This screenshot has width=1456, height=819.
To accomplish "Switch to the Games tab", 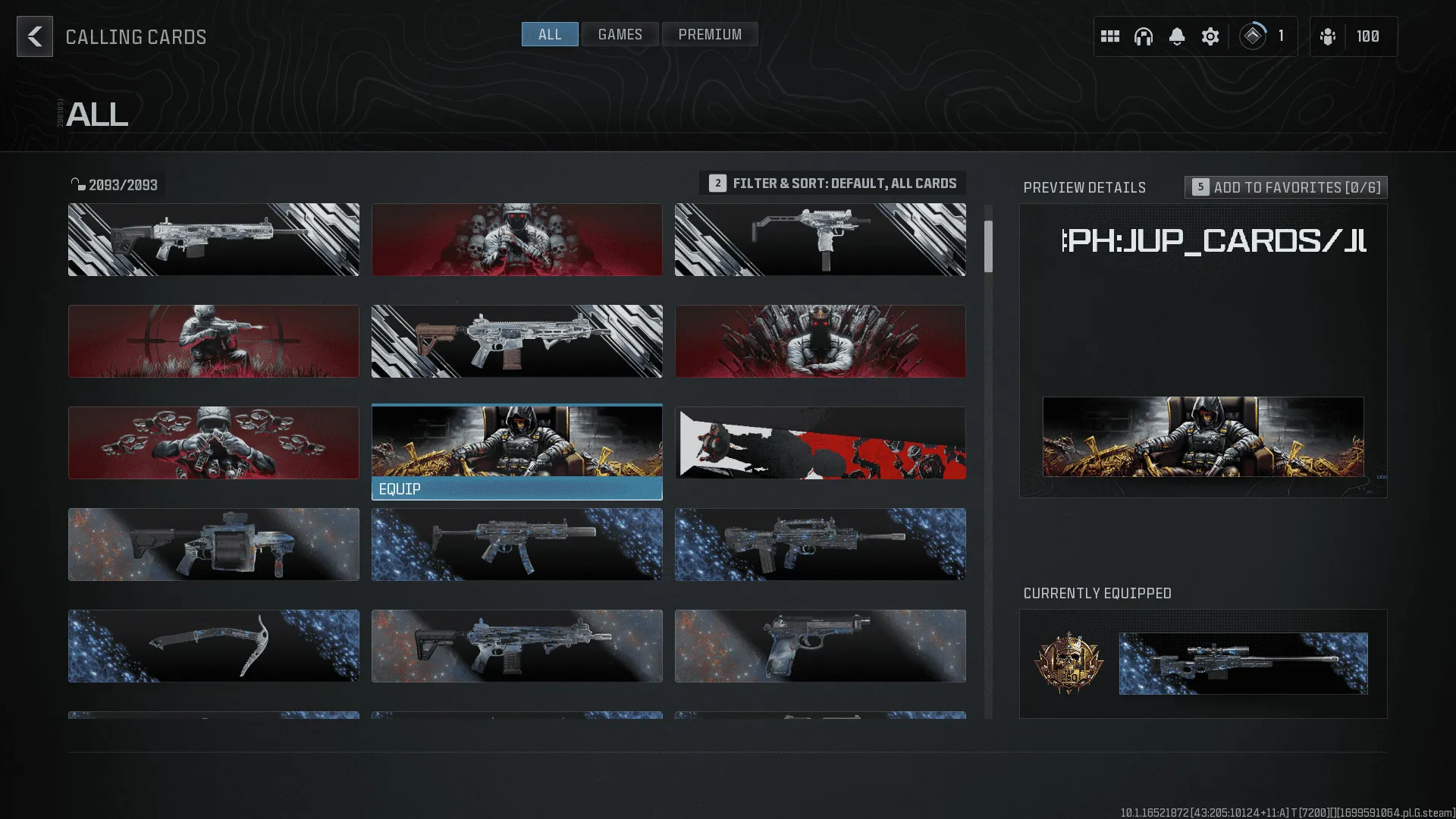I will 620,34.
